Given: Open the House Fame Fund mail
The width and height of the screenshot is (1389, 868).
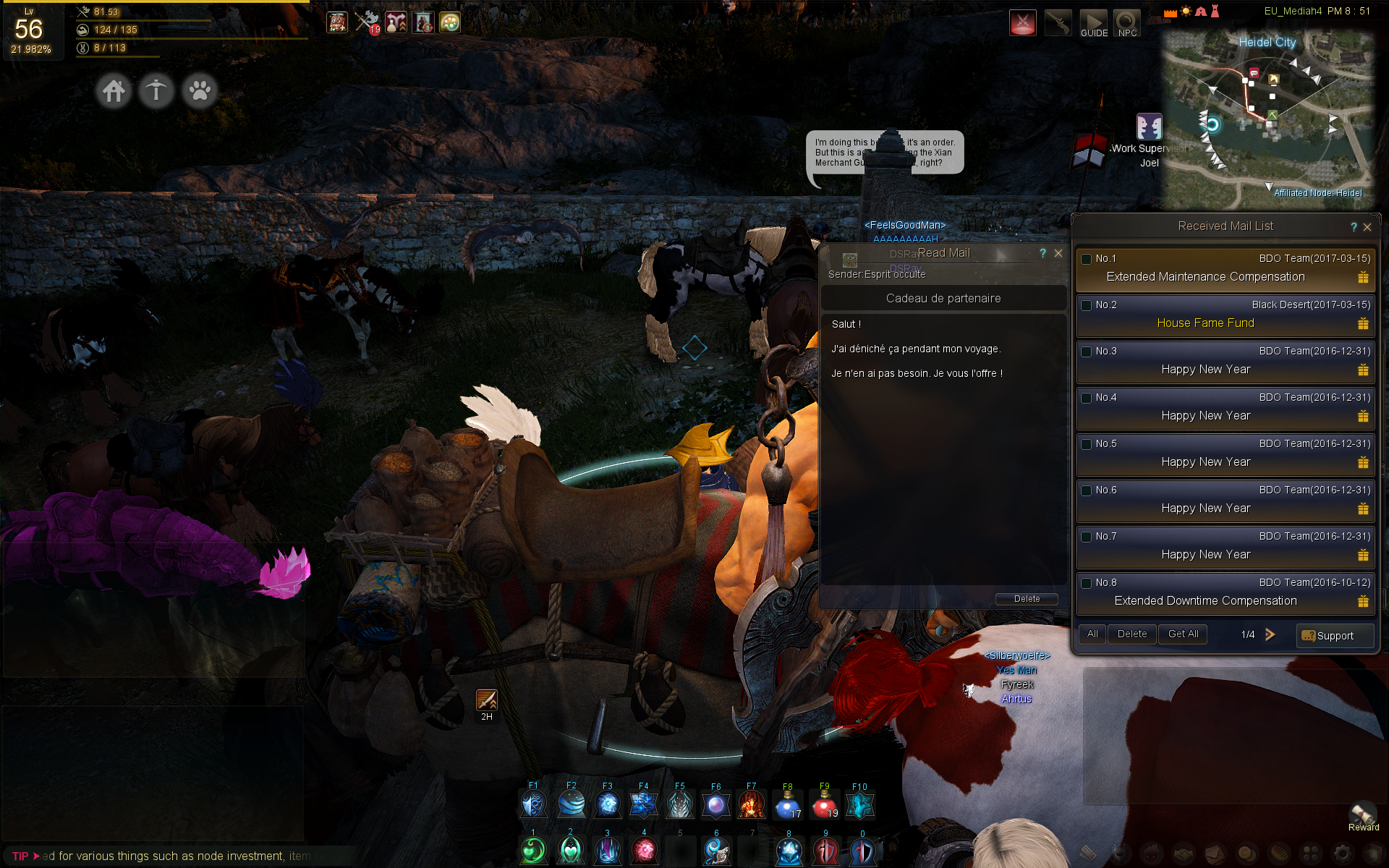Looking at the screenshot, I should pos(1205,323).
